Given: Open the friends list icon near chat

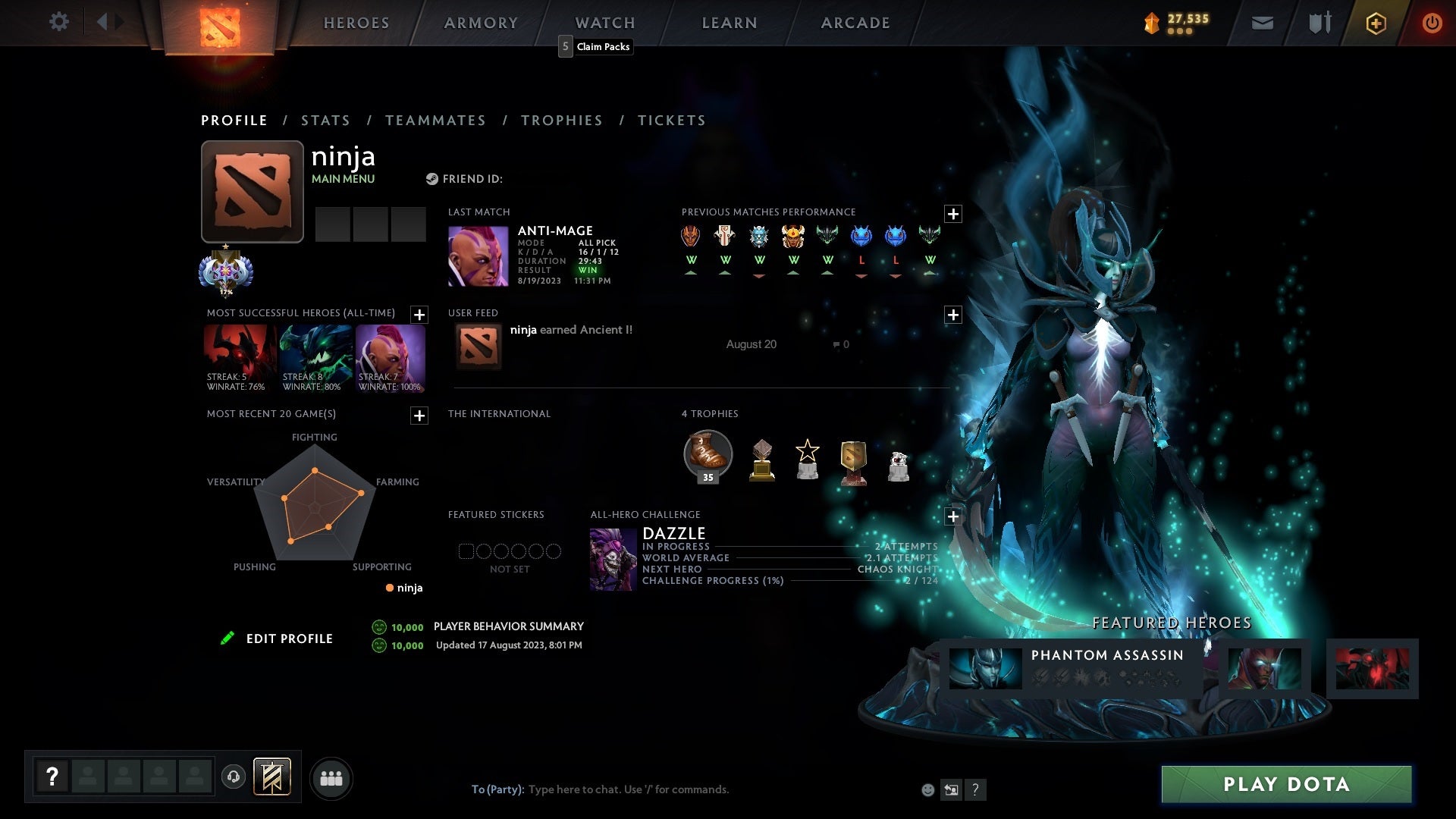Looking at the screenshot, I should click(x=331, y=777).
